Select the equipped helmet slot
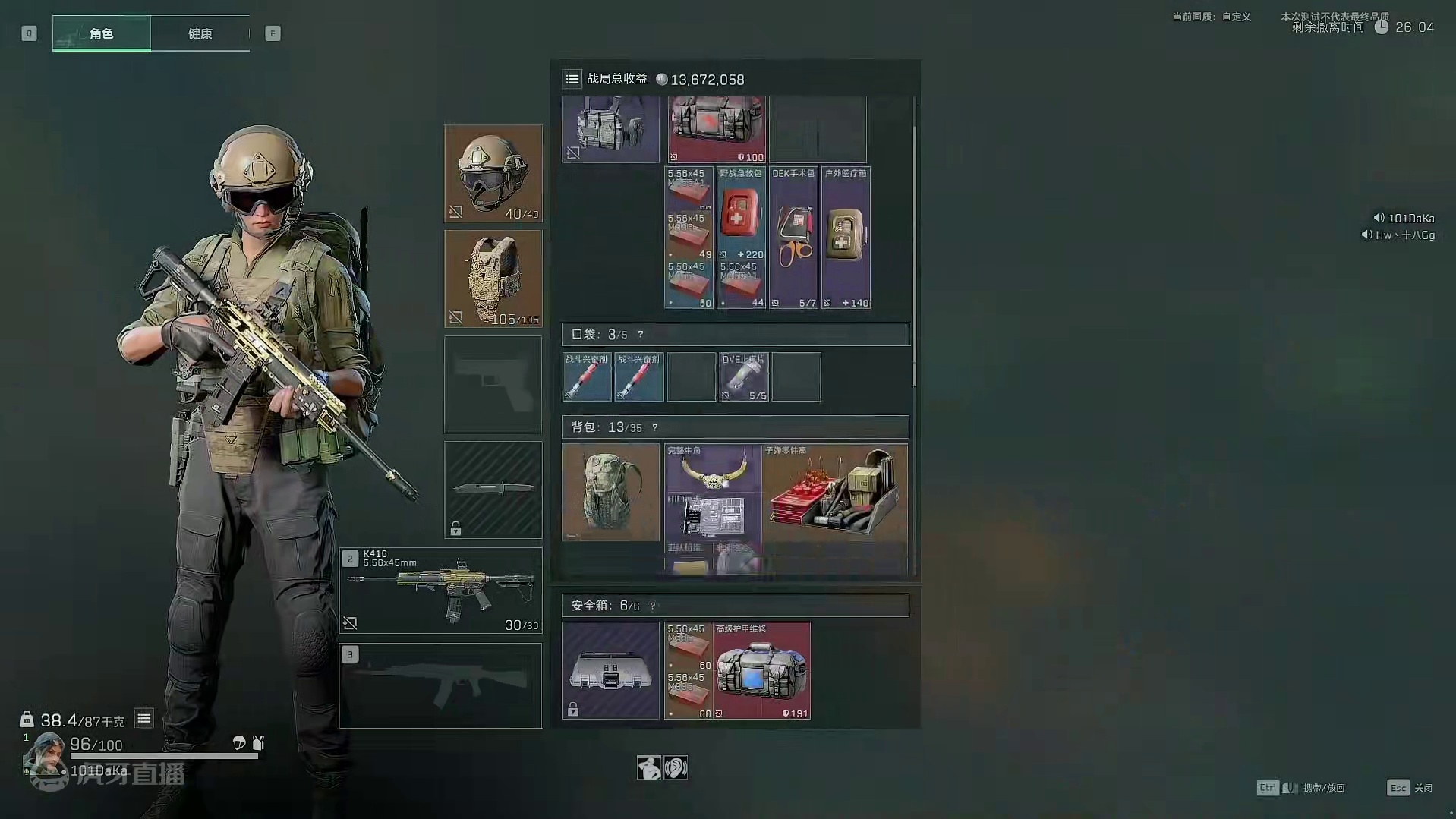The height and width of the screenshot is (819, 1456). [x=493, y=173]
